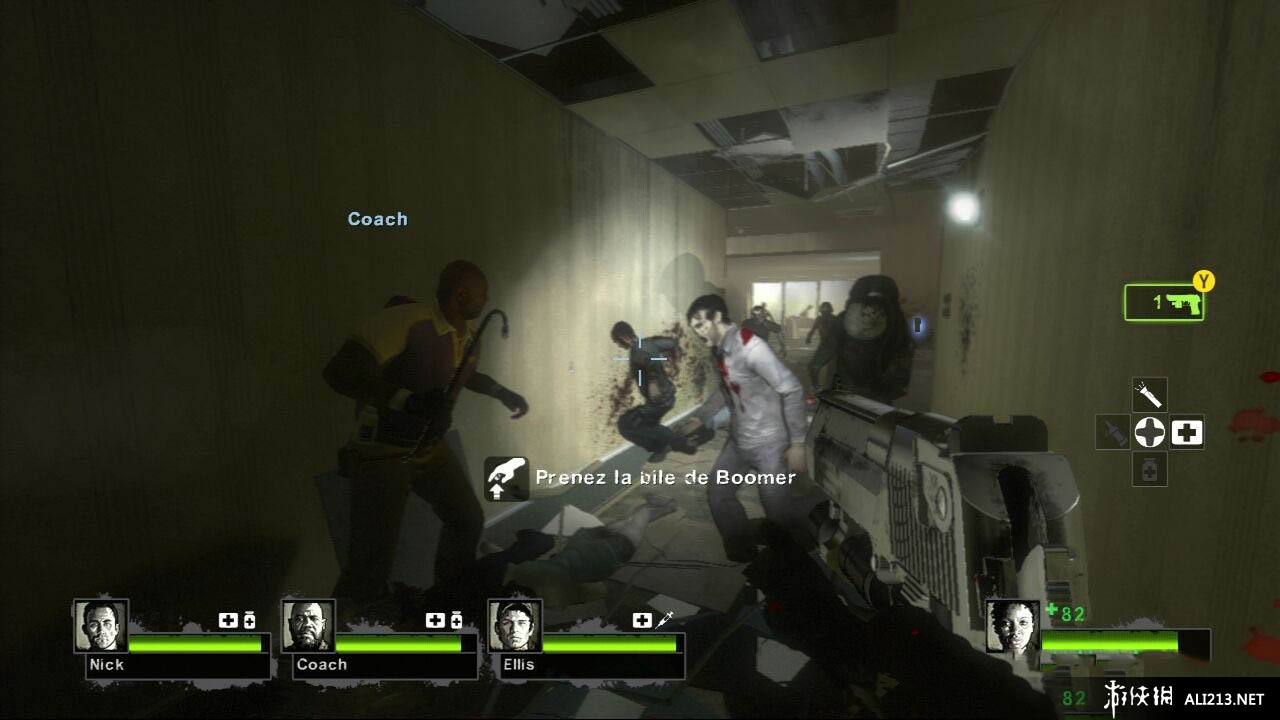Click the first aid kit icon
This screenshot has width=1280, height=720.
1186,432
